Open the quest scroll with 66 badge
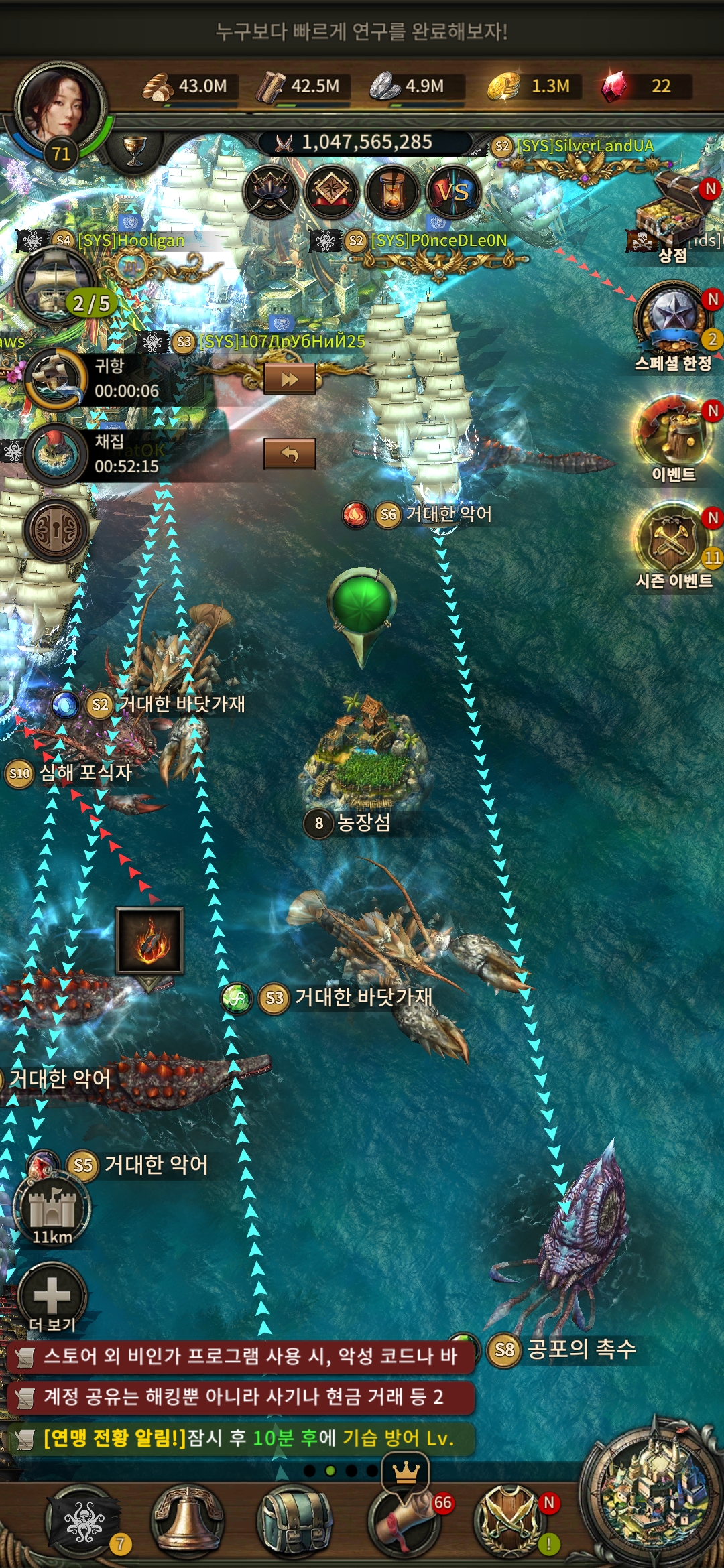The image size is (724, 1568). tap(403, 1520)
